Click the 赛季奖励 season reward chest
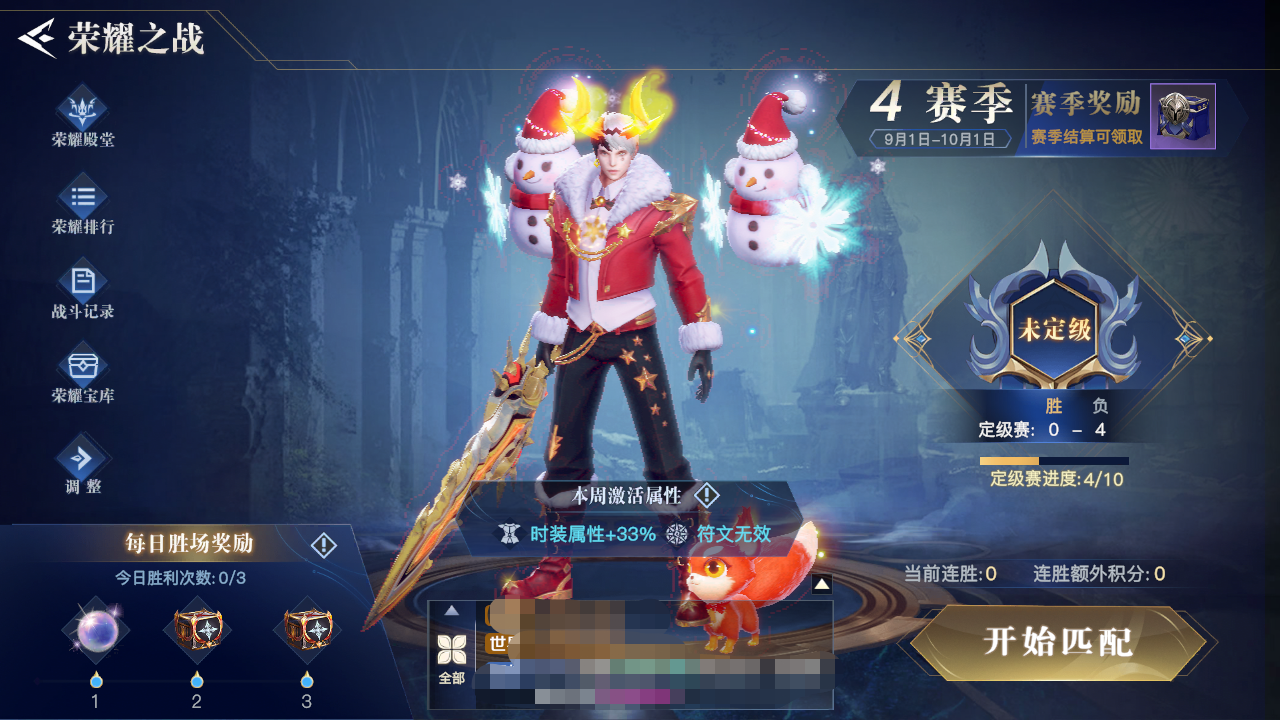1280x720 pixels. [x=1182, y=116]
